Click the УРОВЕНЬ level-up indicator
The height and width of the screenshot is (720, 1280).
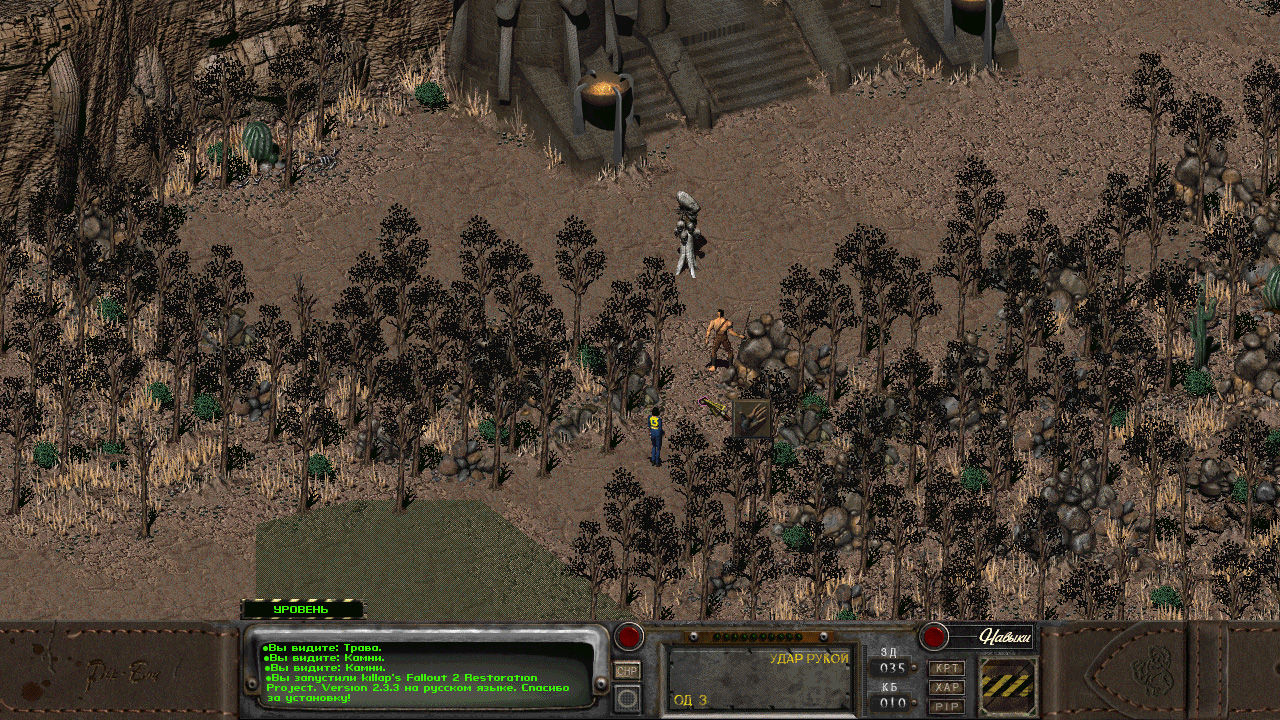coord(300,607)
